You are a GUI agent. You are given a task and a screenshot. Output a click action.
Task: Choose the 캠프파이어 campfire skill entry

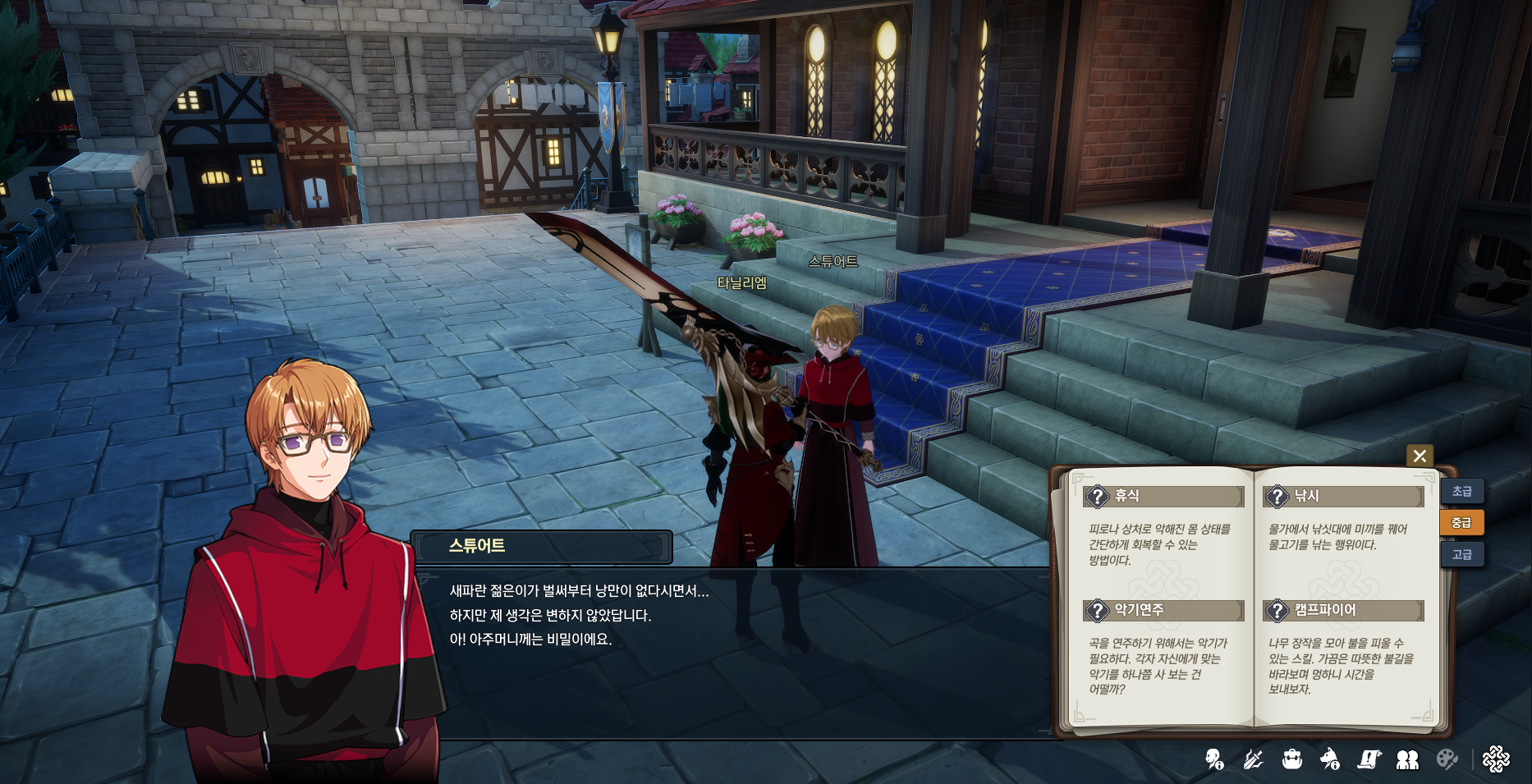[1342, 611]
